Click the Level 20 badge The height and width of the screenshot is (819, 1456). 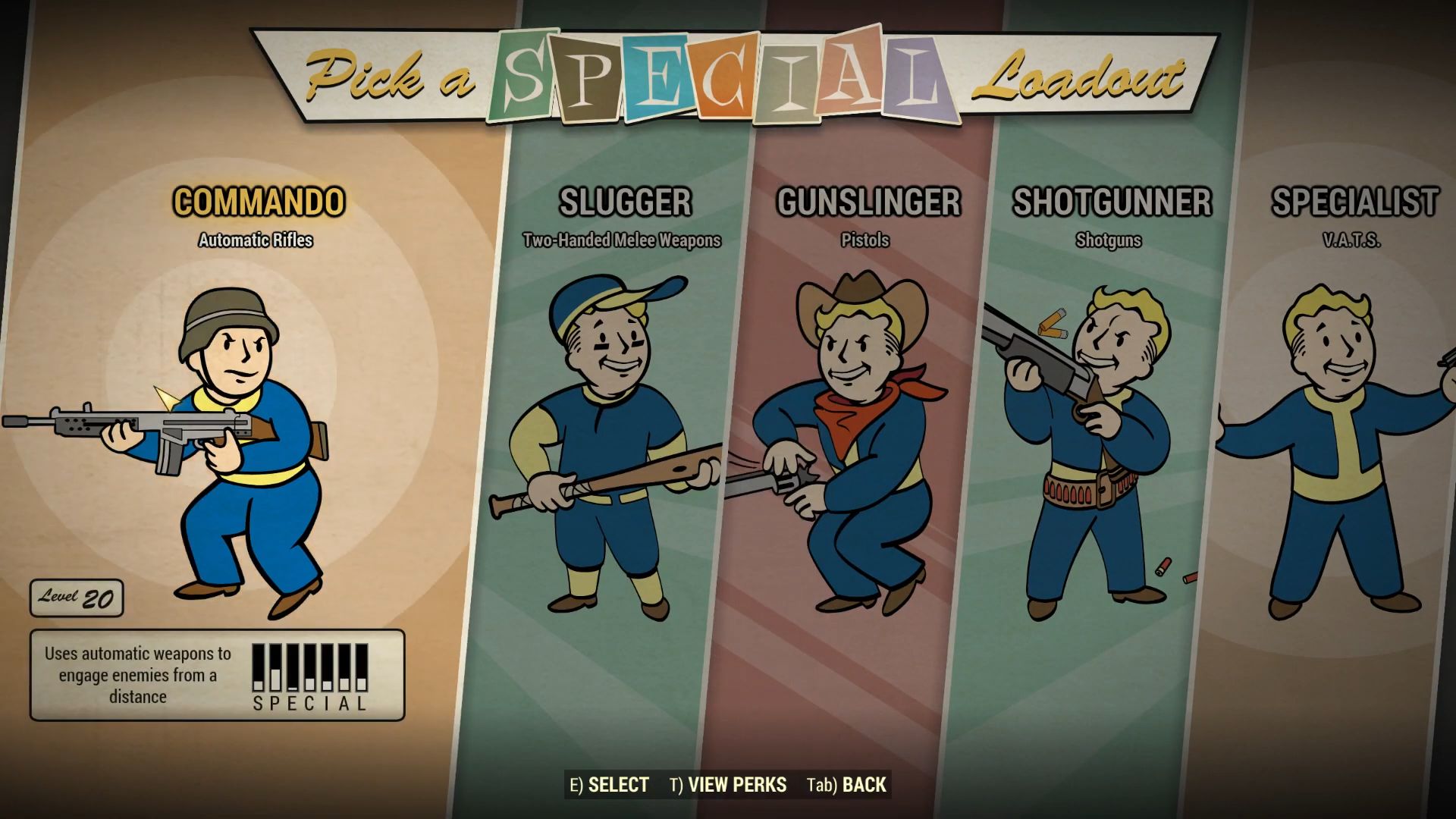coord(76,598)
